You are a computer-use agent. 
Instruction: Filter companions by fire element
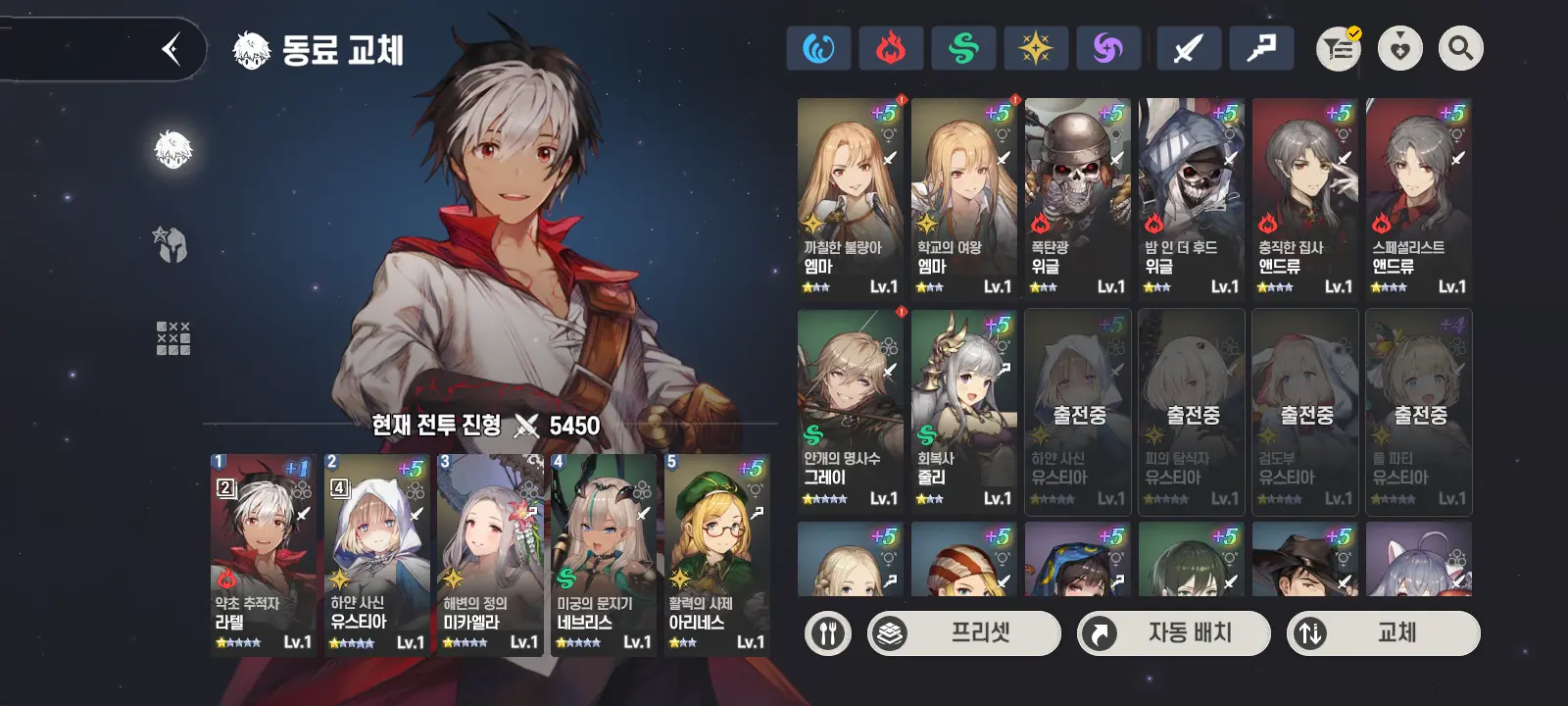pos(891,48)
